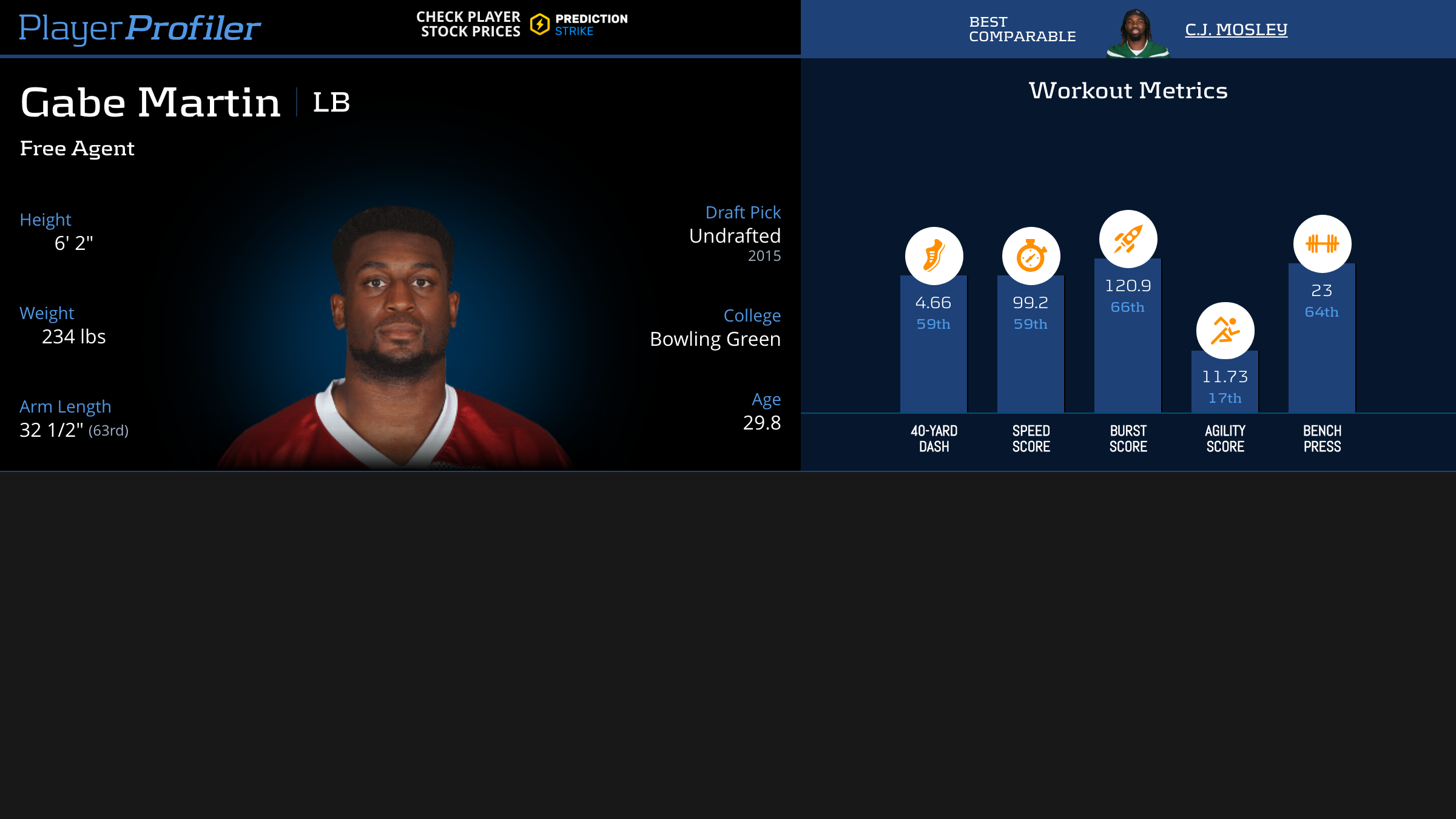The image size is (1456, 819).
Task: Select the Burst Score rocket icon
Action: (x=1128, y=239)
